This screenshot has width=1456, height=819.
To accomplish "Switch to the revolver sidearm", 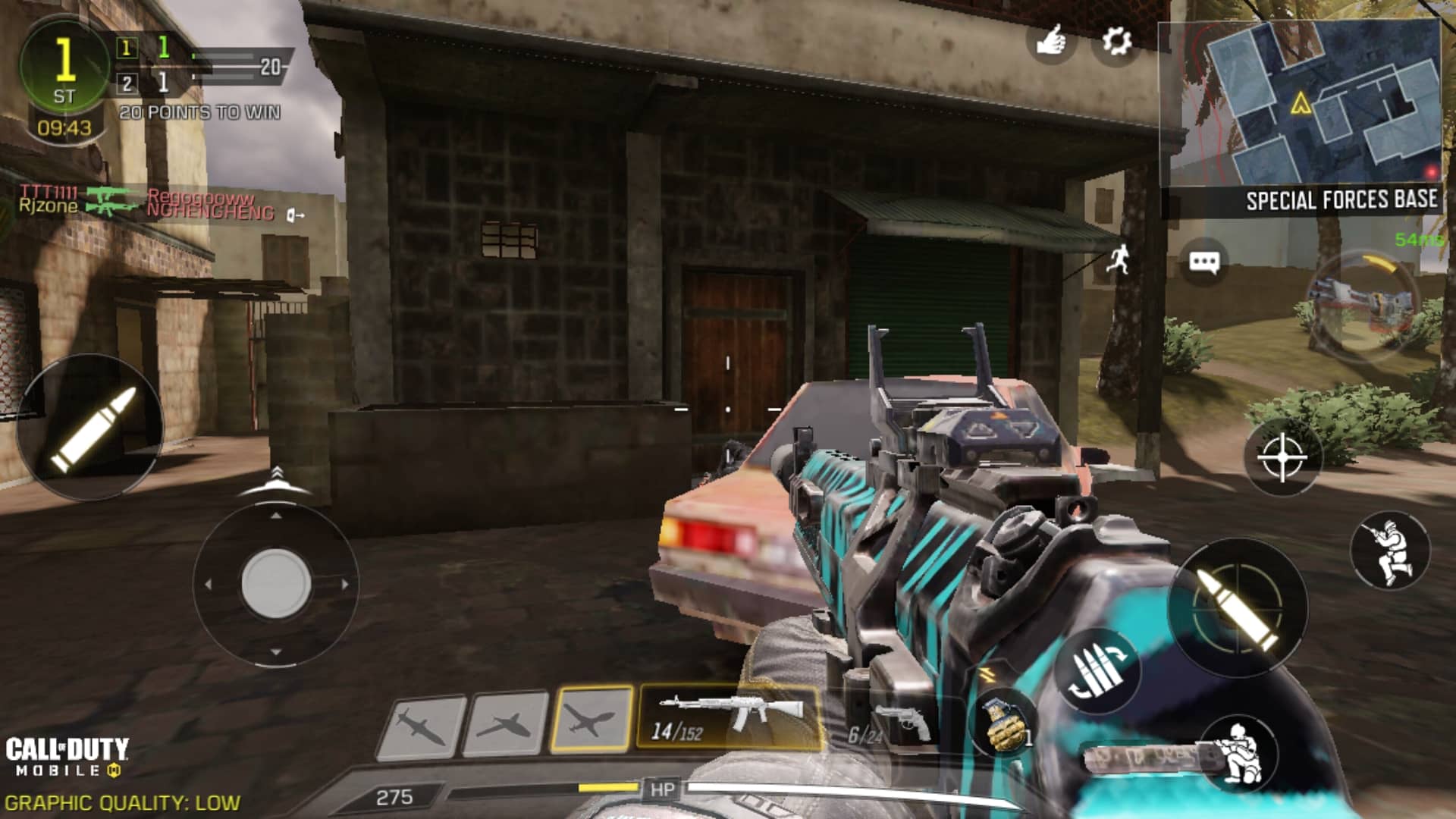I will tap(895, 723).
